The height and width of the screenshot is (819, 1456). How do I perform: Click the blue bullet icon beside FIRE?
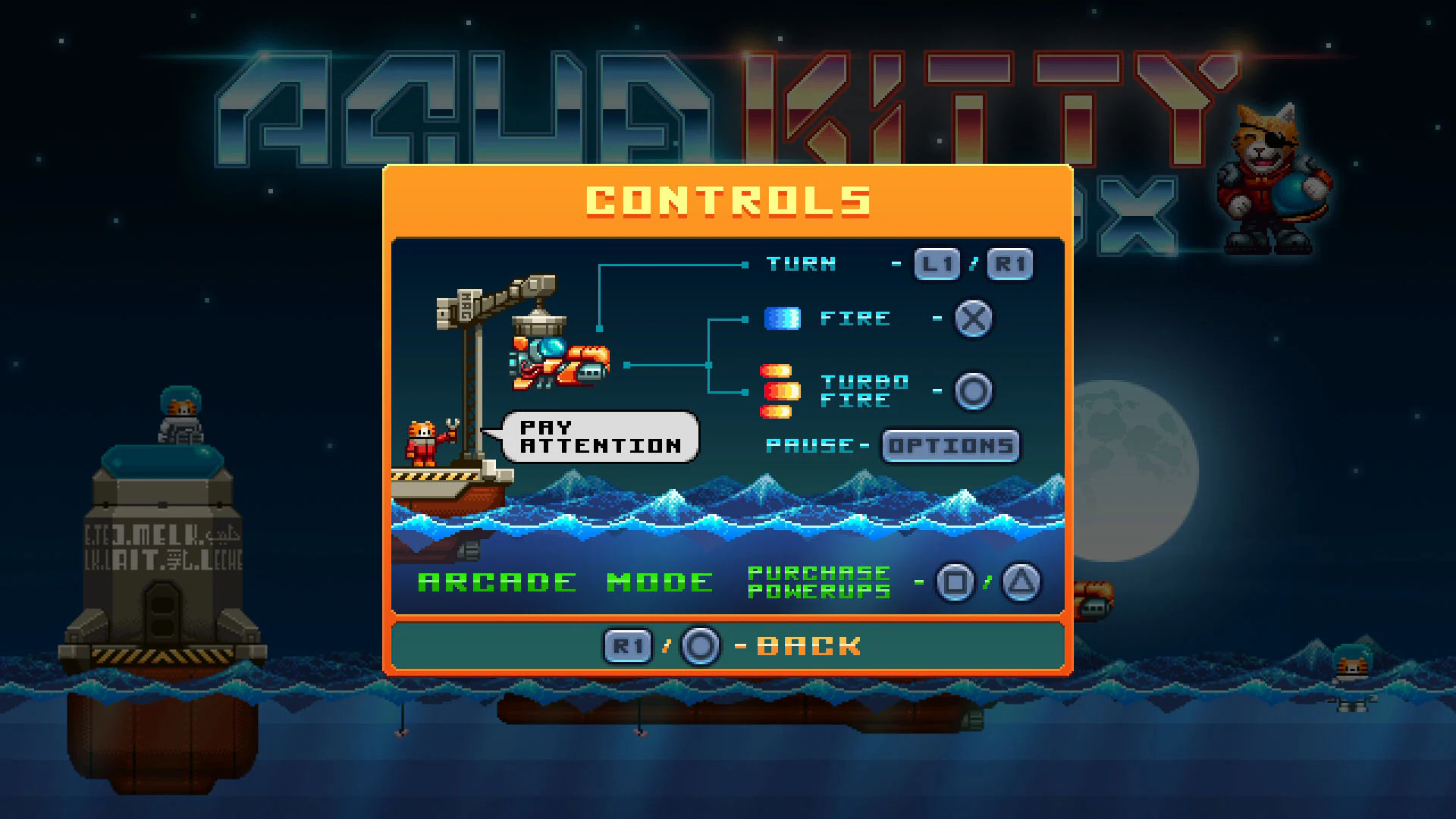click(x=781, y=319)
